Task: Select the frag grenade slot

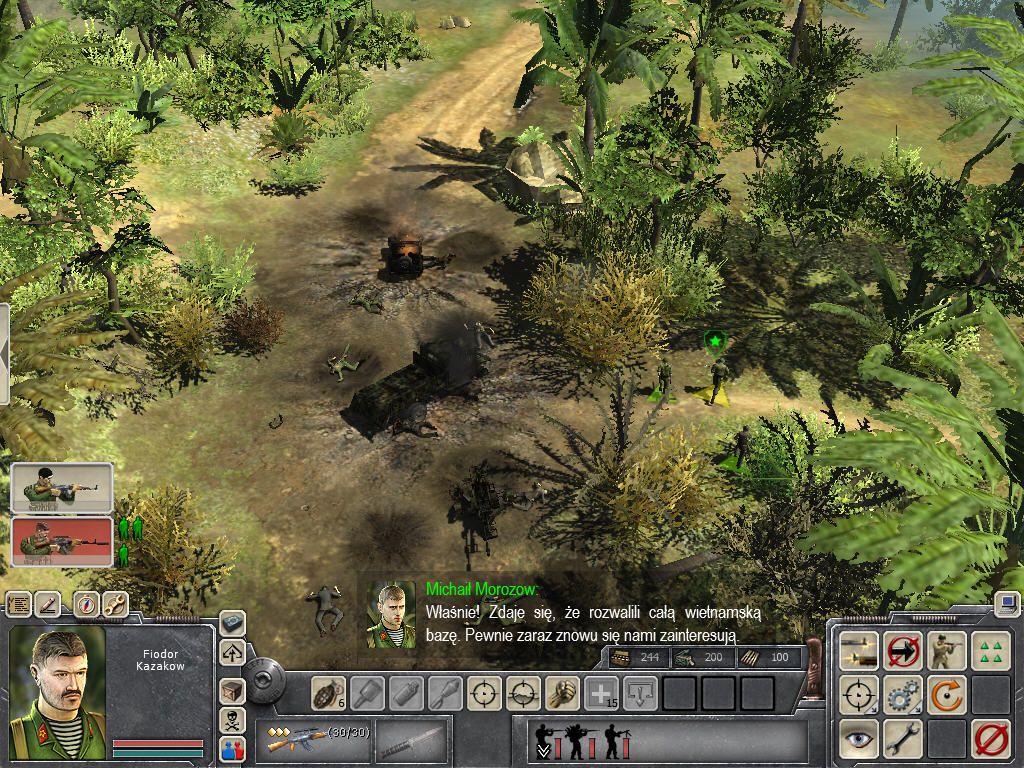Action: 328,692
